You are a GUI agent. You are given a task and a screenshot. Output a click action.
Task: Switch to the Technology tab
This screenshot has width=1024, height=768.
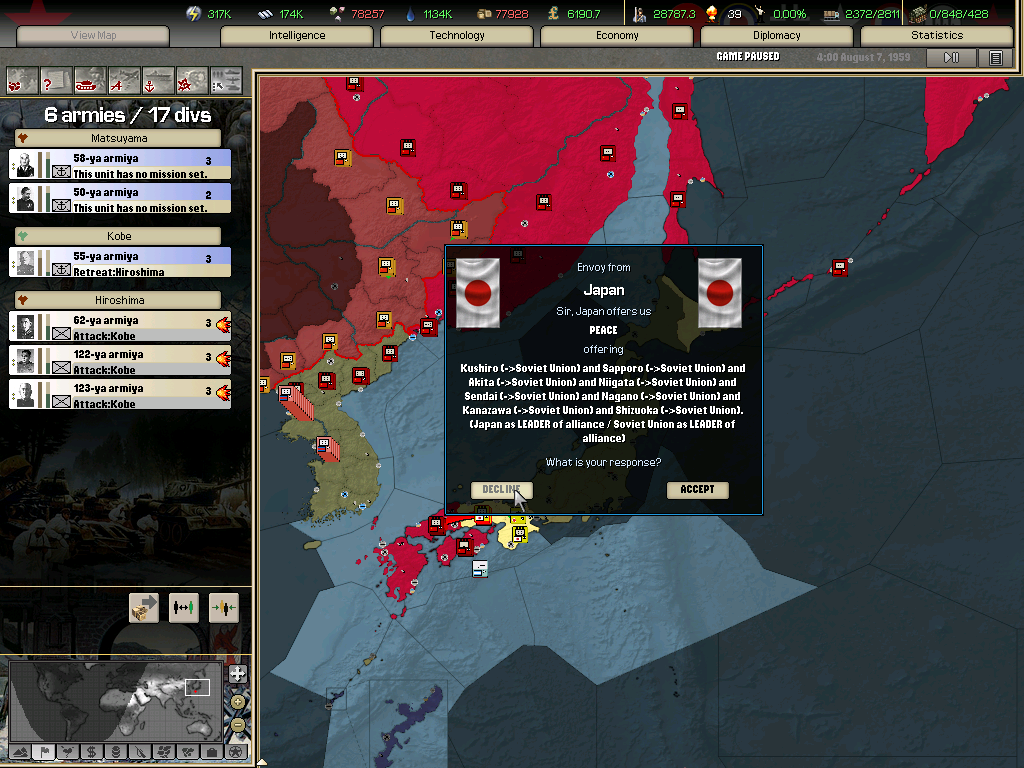(x=457, y=36)
